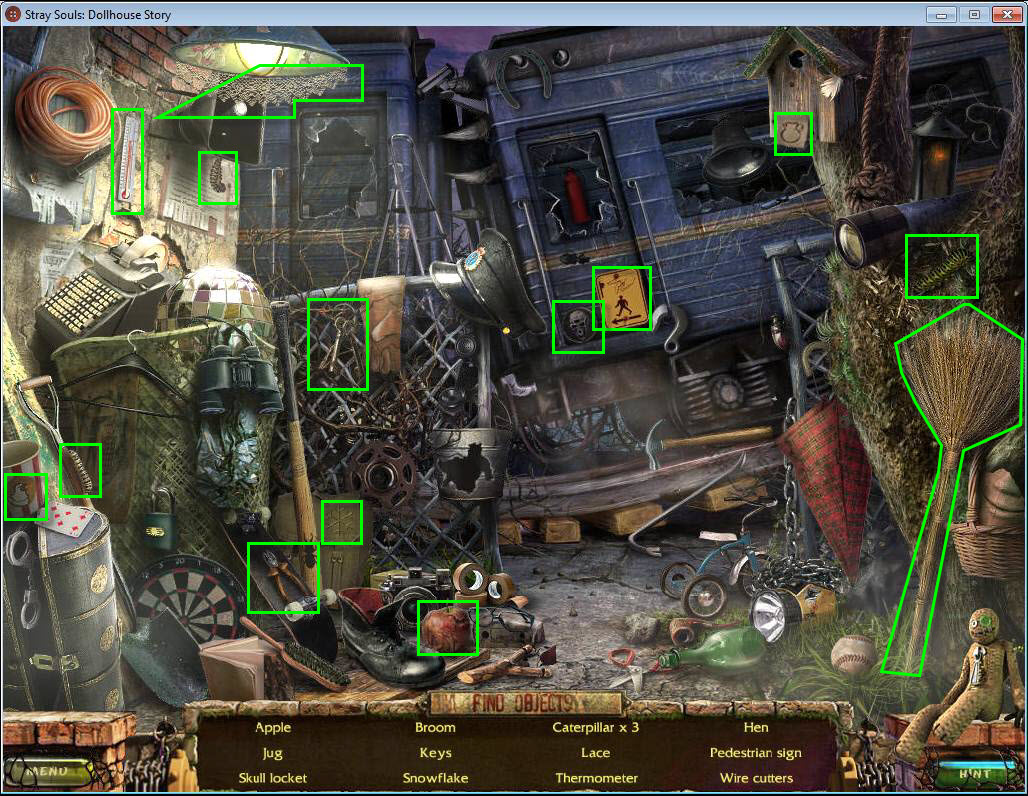1028x796 pixels.
Task: Minimize the game window
Action: coord(941,14)
